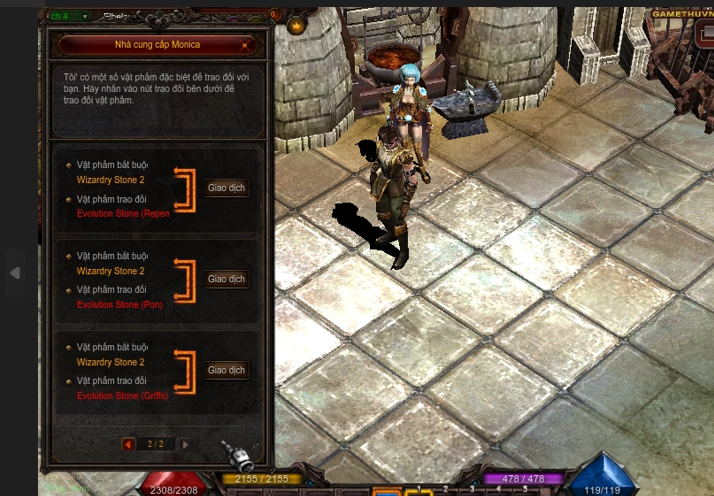Screen dimensions: 714x496
Task: Close the Nhà cung cấp Monica window
Action: [245, 45]
